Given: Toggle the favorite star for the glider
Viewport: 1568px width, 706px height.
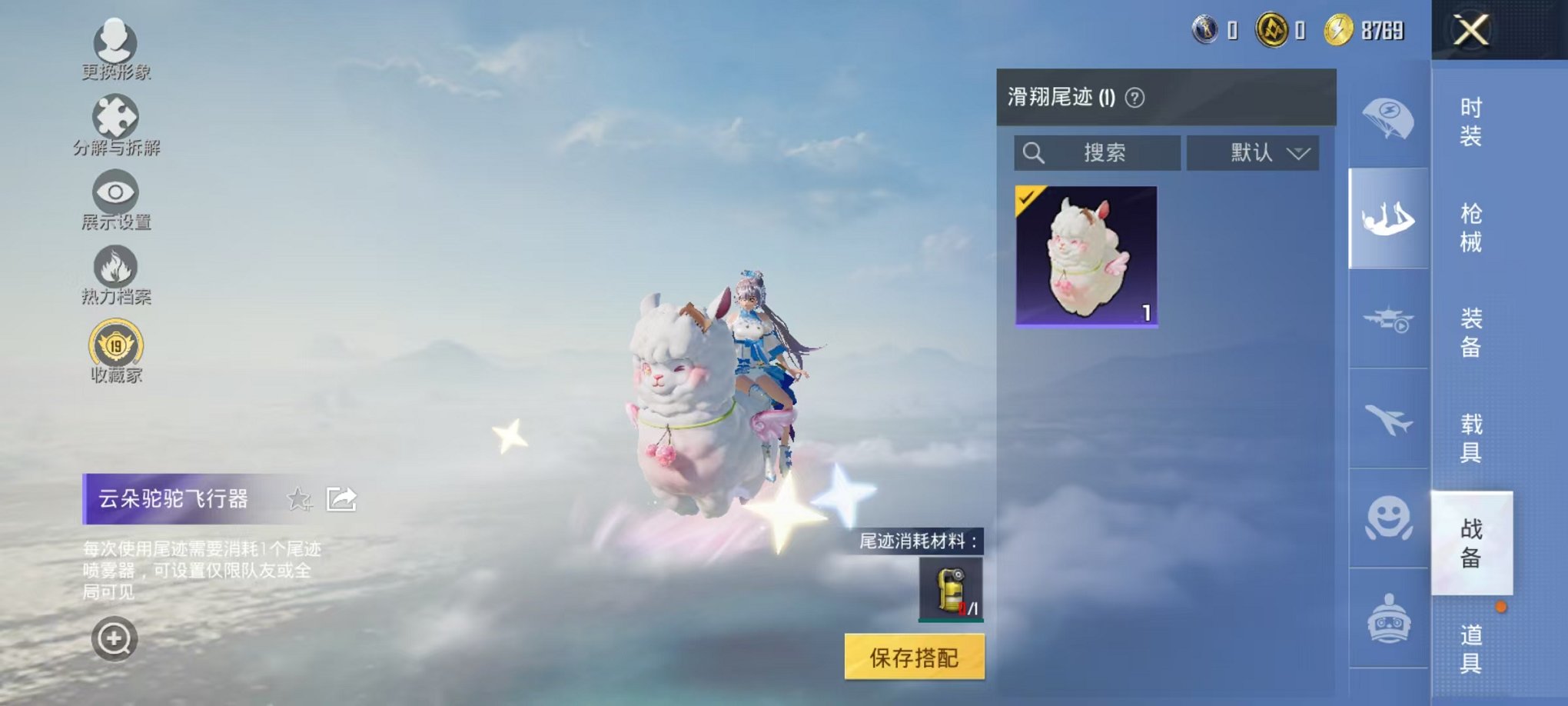Looking at the screenshot, I should tap(300, 500).
